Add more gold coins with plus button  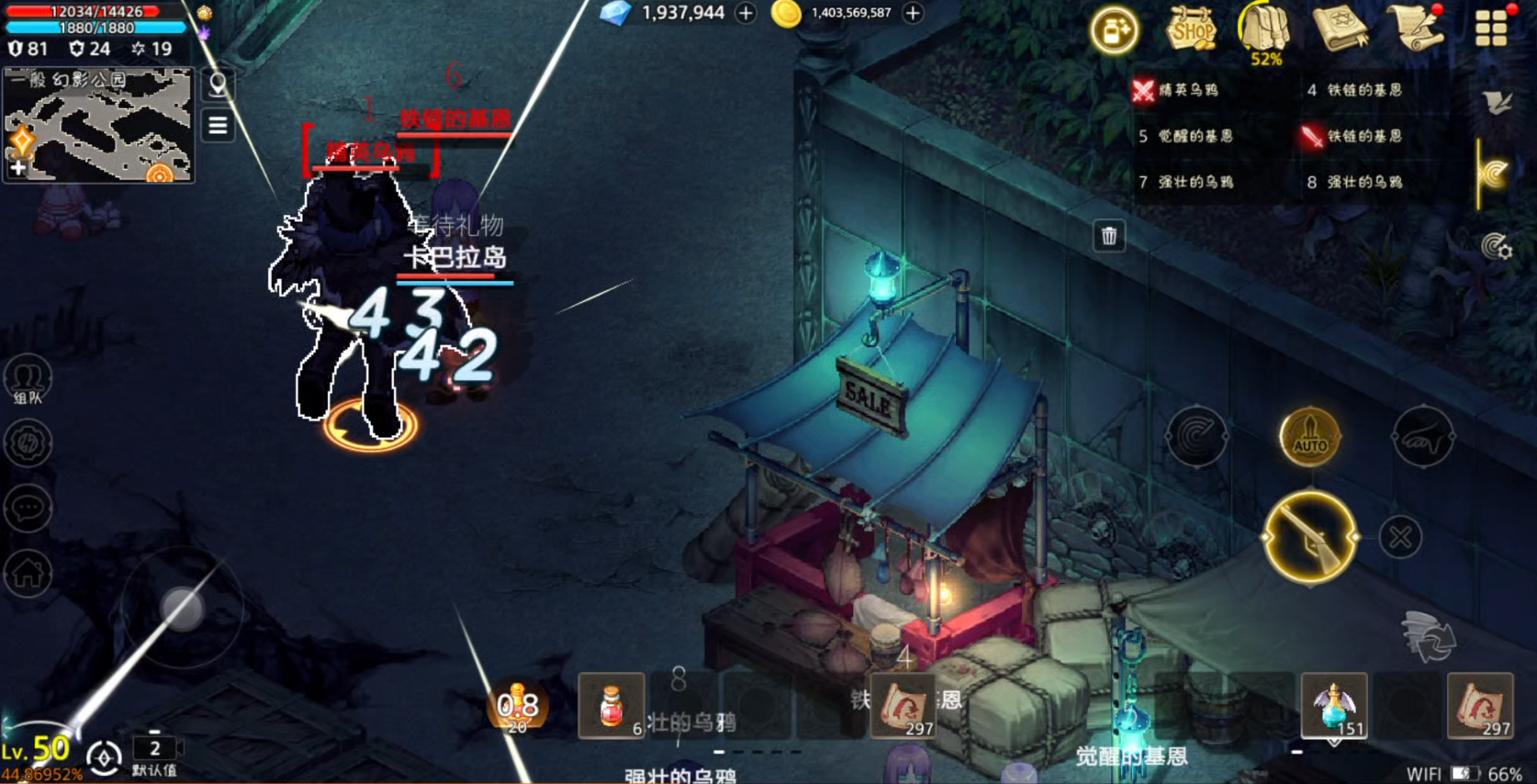coord(913,13)
